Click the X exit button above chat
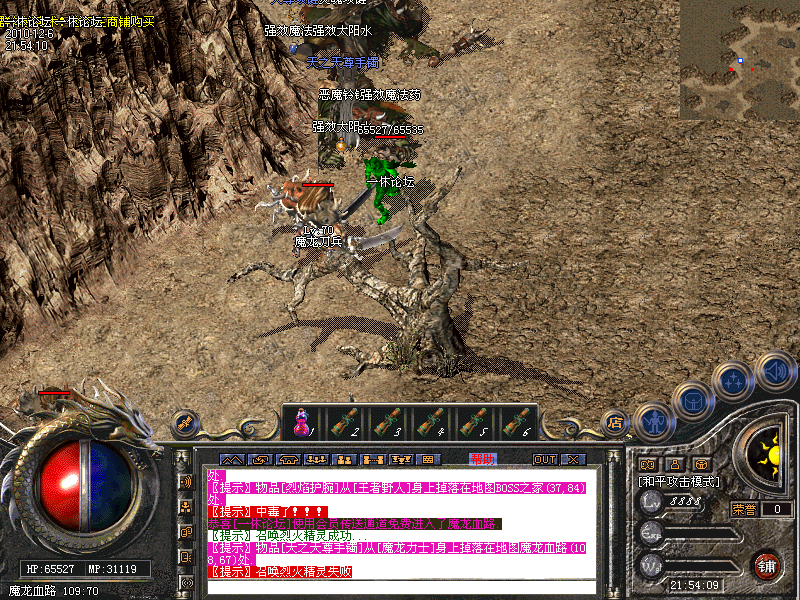This screenshot has height=600, width=800. (573, 460)
